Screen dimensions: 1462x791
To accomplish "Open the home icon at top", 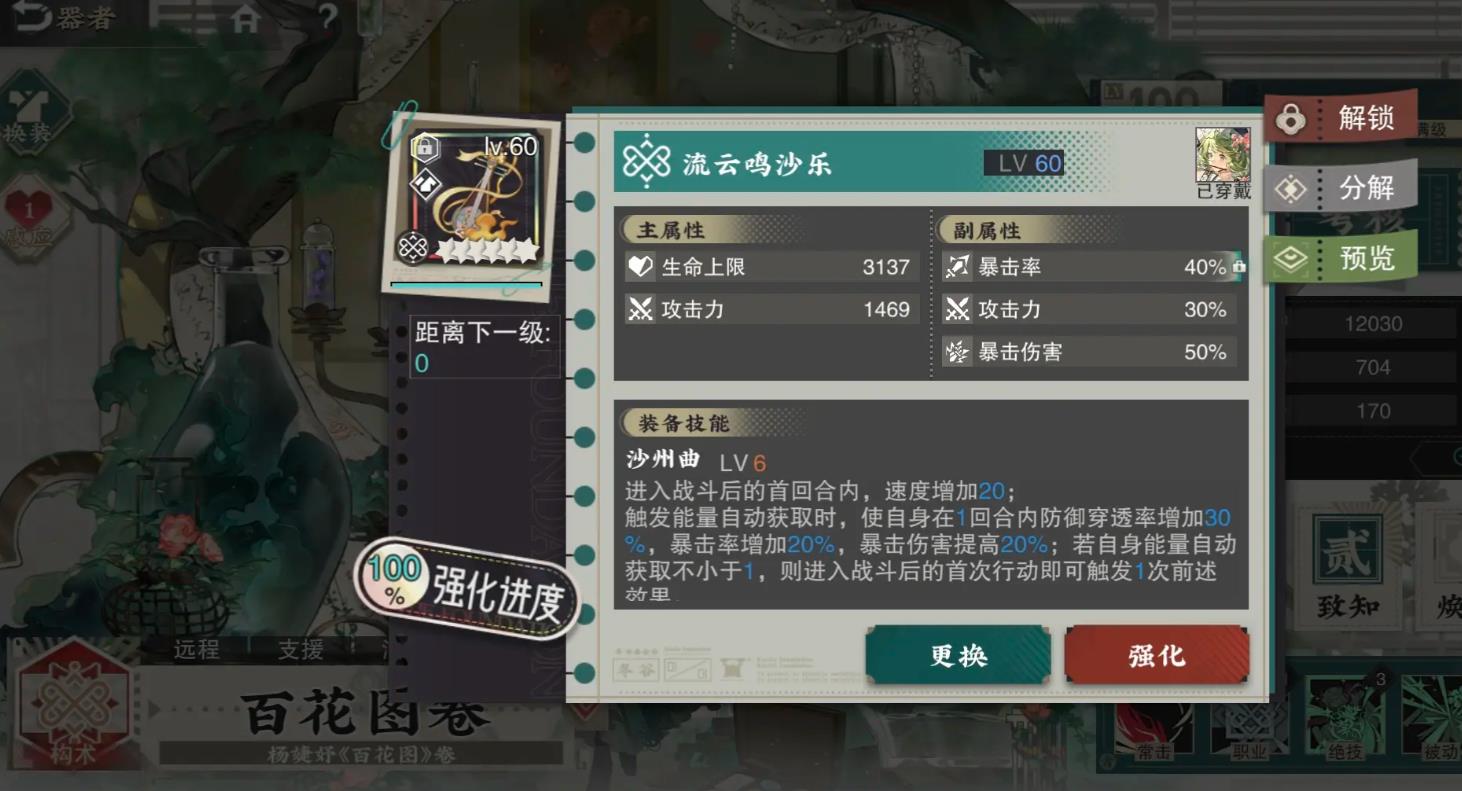I will (245, 17).
